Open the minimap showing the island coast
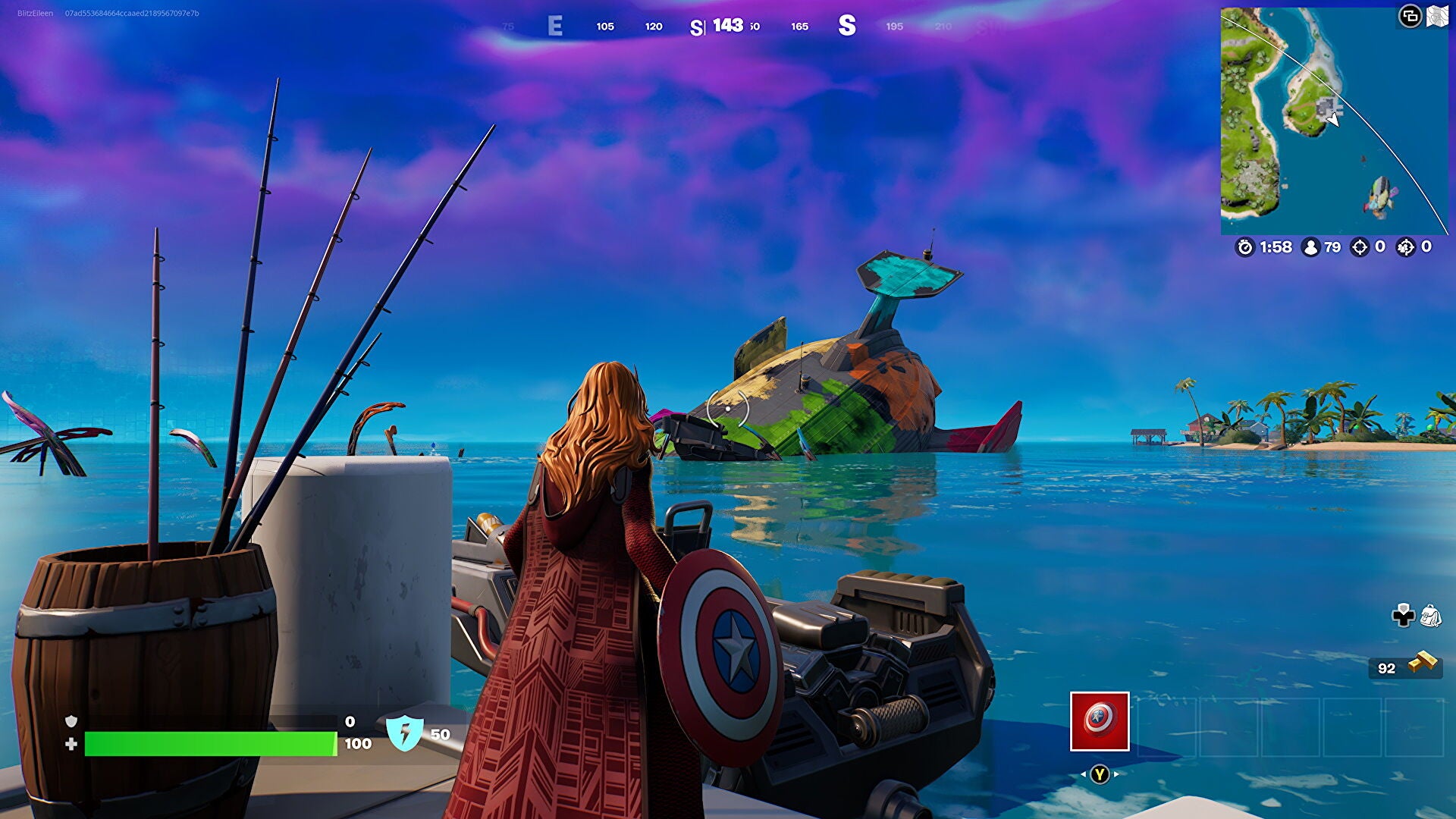The image size is (1456, 819). pos(1333,121)
